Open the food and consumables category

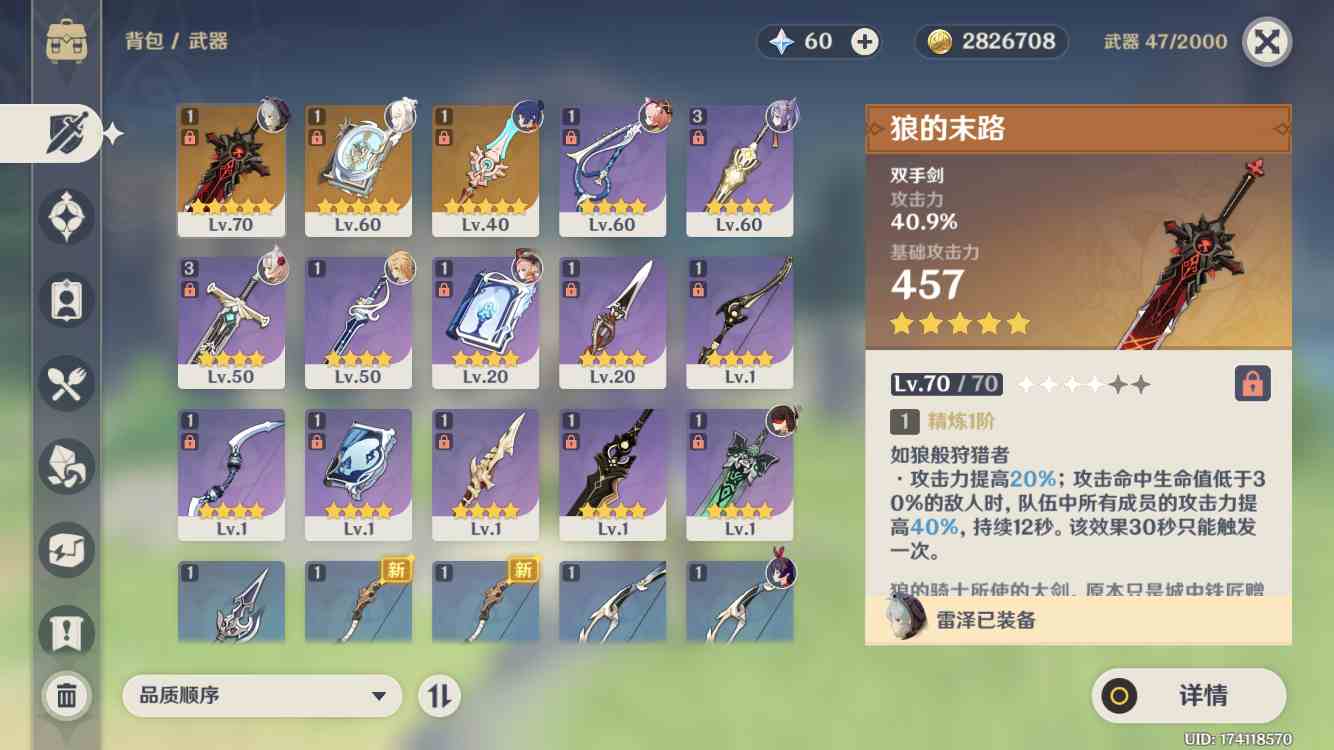tap(65, 383)
